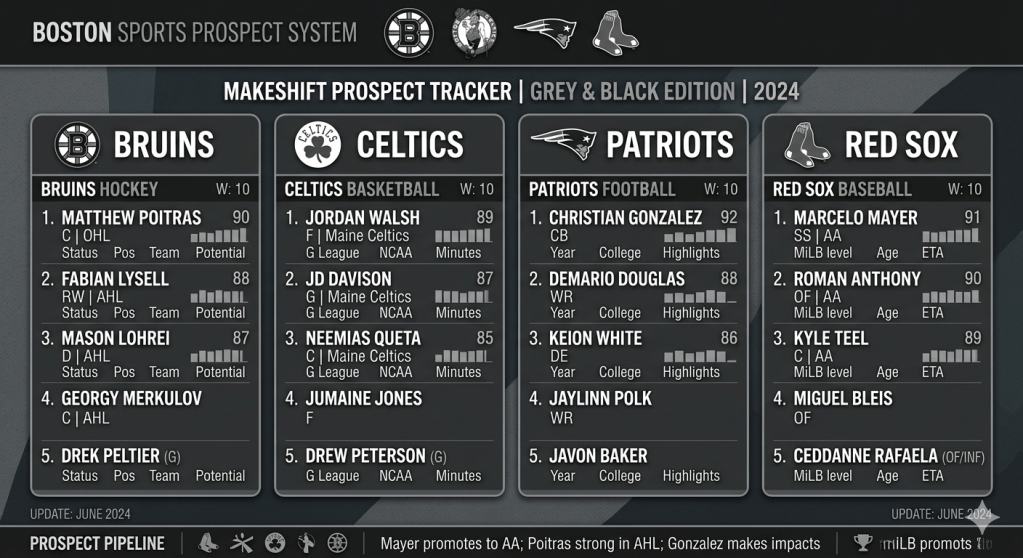The image size is (1023, 558).
Task: Open Miguel Bleis prospect row
Action: point(876,408)
